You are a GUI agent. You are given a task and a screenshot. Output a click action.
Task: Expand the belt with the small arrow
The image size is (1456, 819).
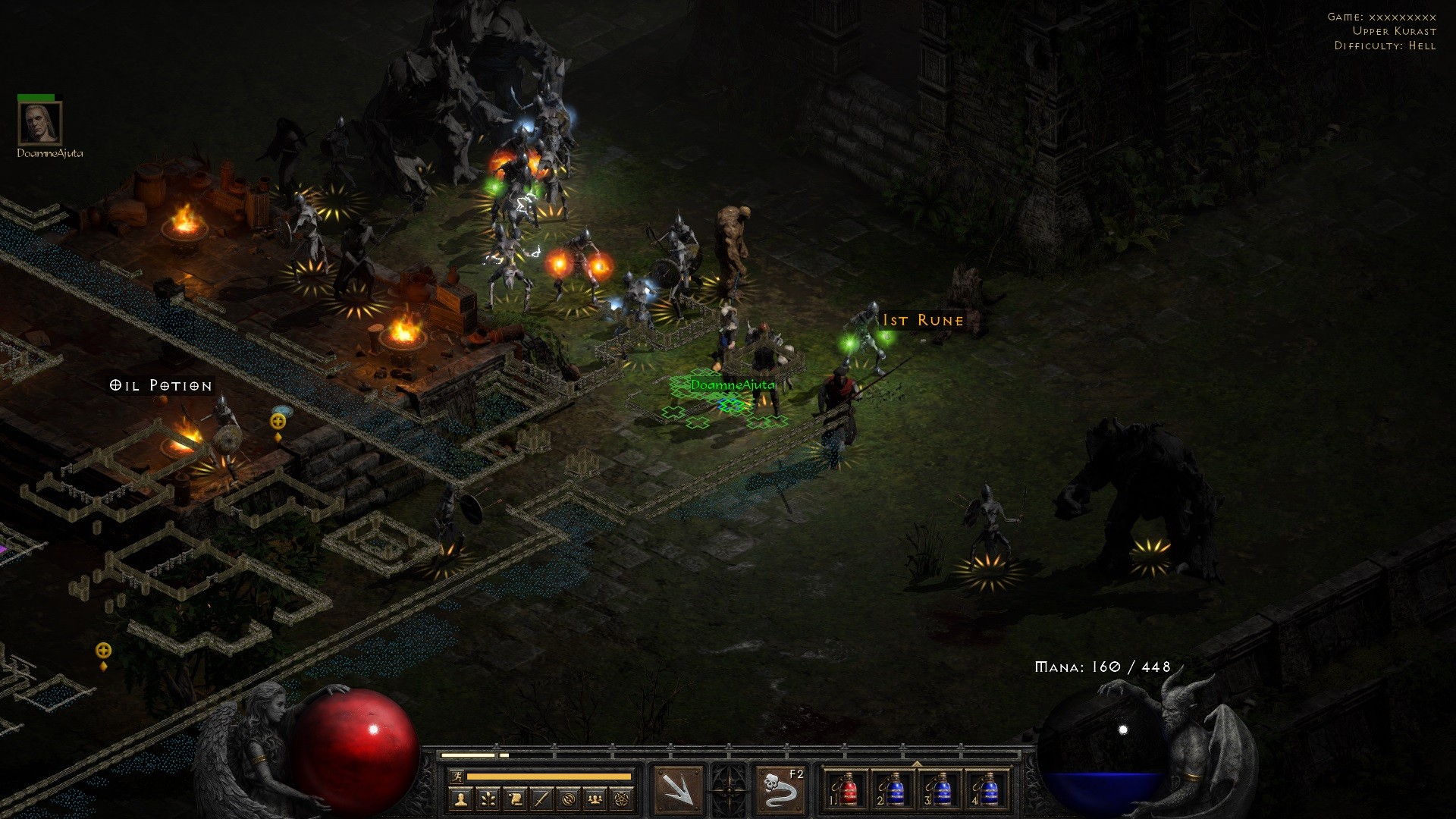(918, 764)
